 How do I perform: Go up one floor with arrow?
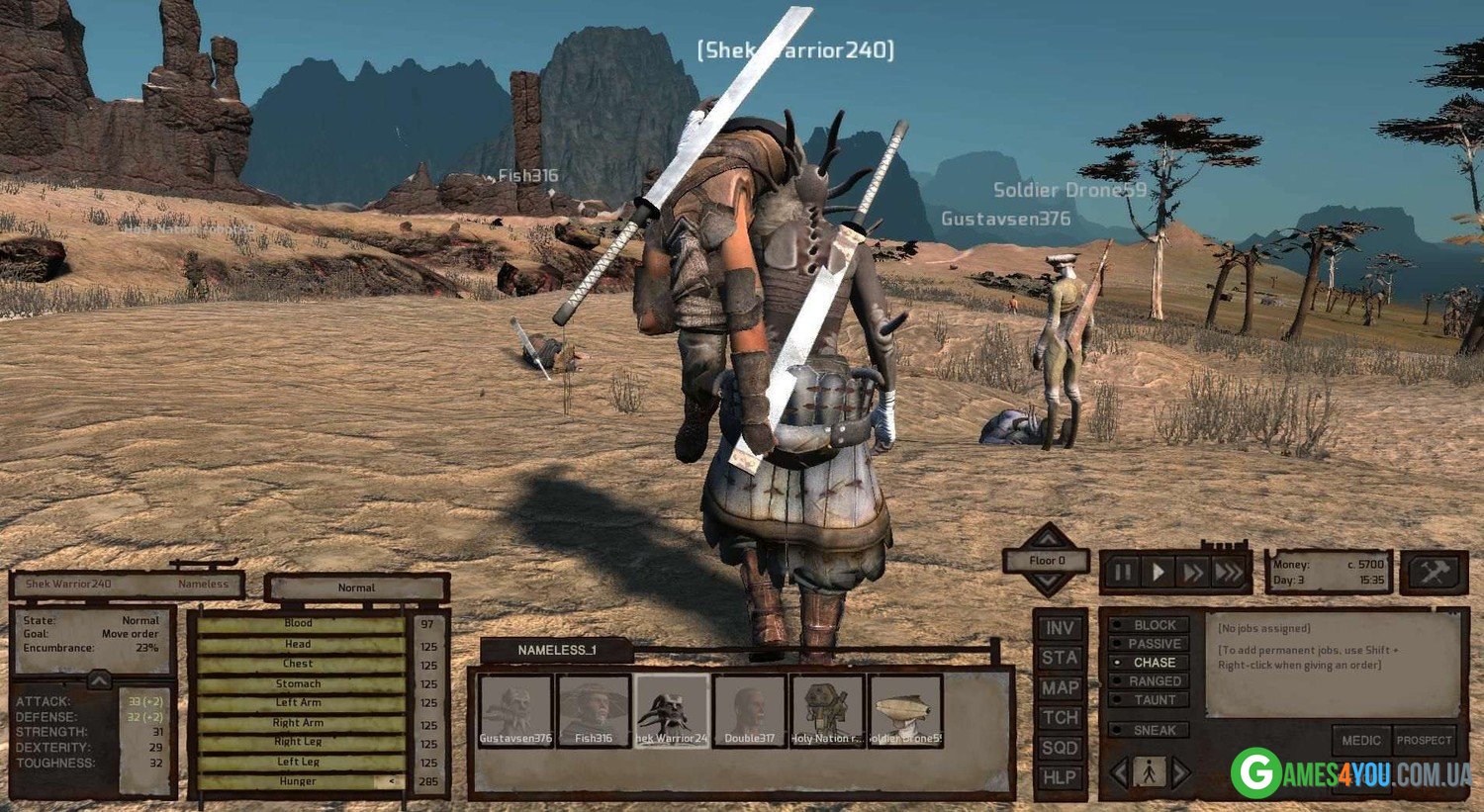click(1047, 537)
